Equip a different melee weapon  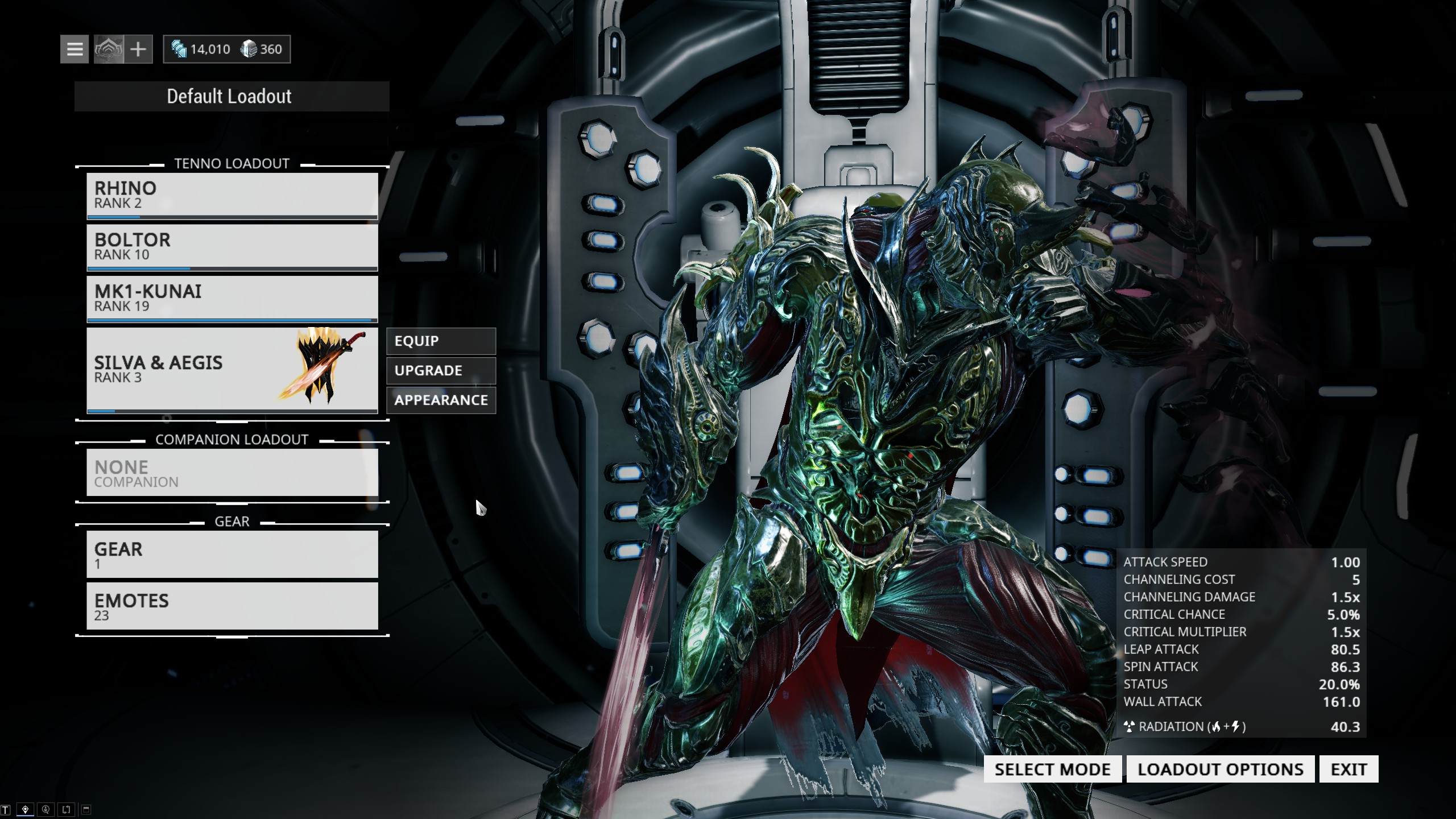click(x=441, y=341)
